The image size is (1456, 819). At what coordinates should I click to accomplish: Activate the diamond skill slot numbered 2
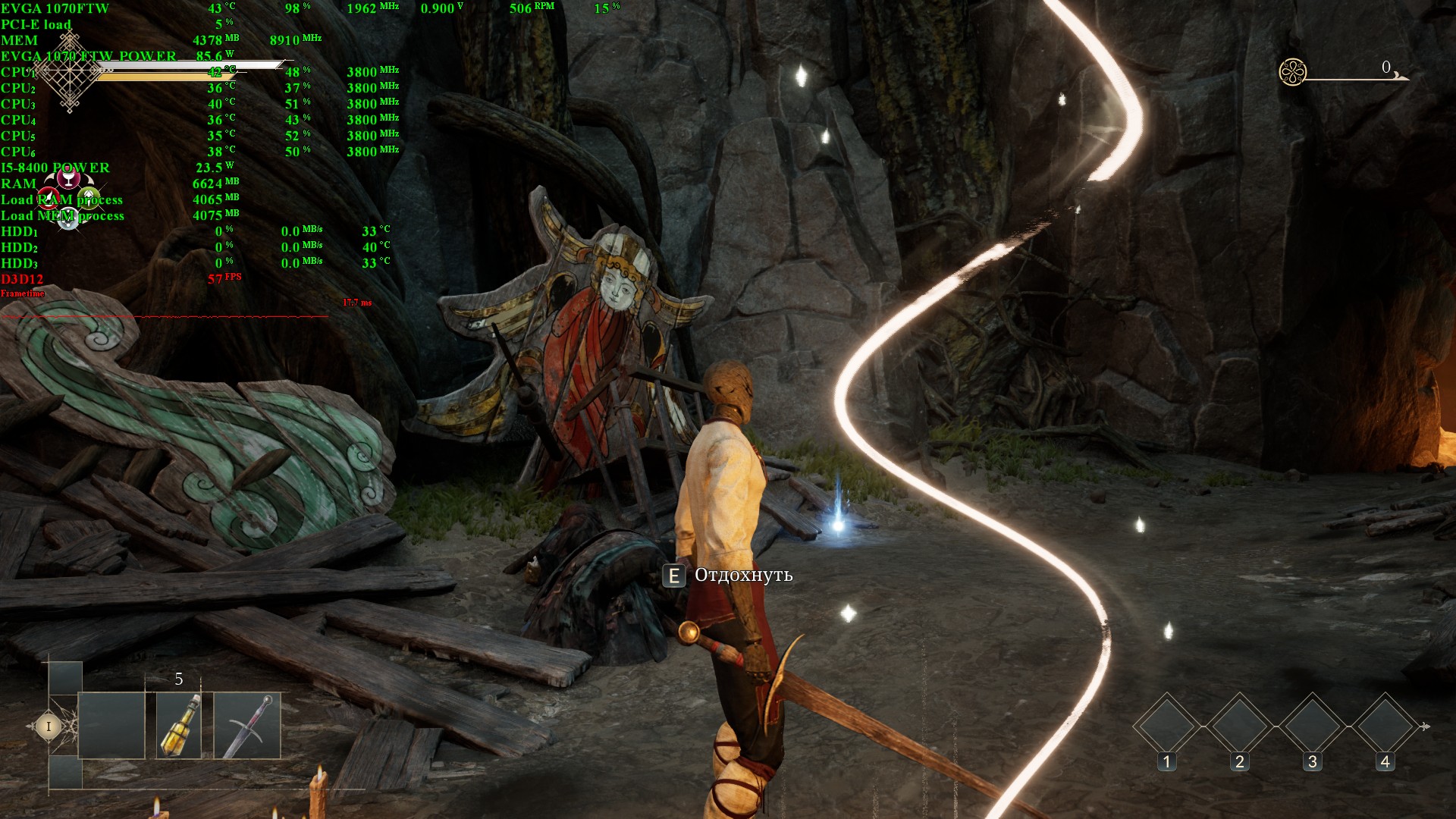1239,726
